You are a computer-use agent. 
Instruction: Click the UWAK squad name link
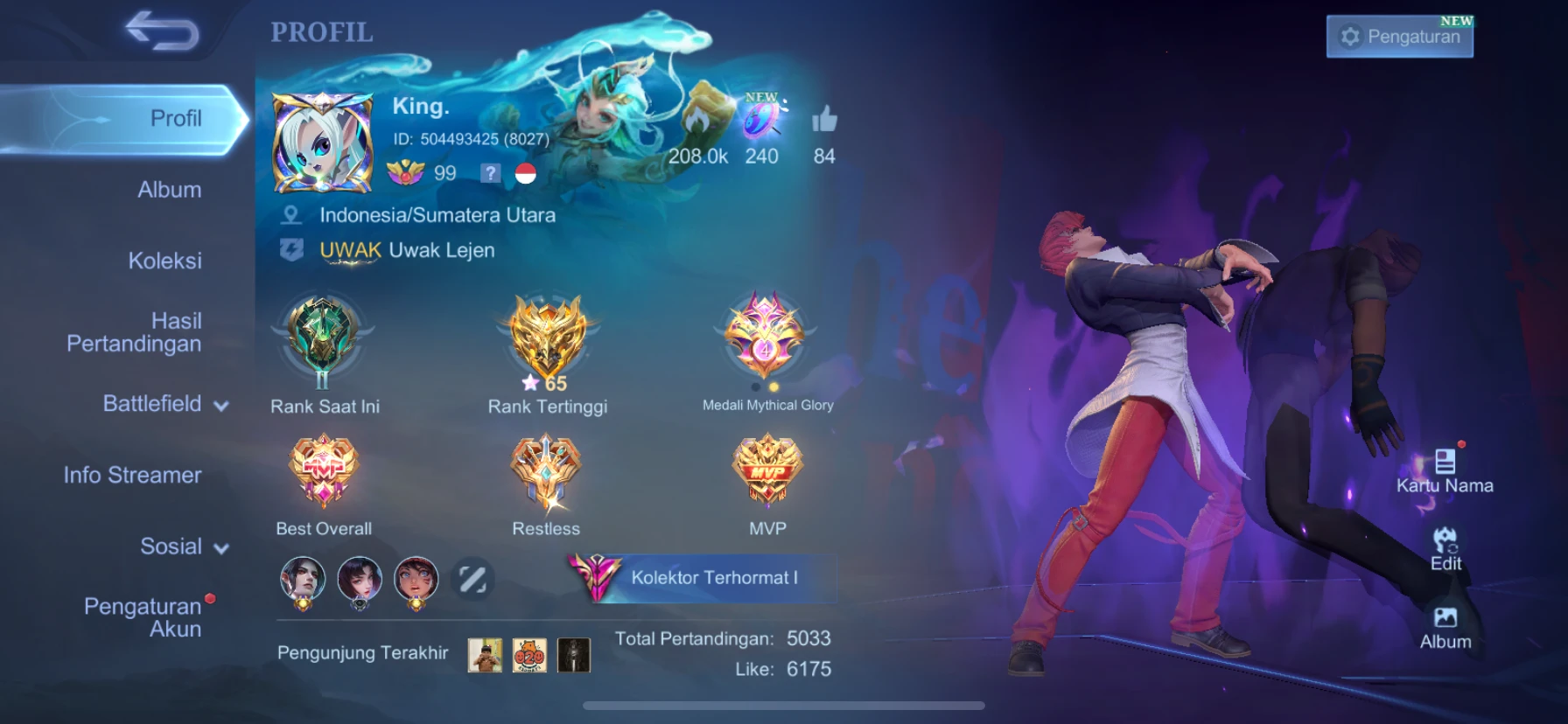pyautogui.click(x=350, y=250)
